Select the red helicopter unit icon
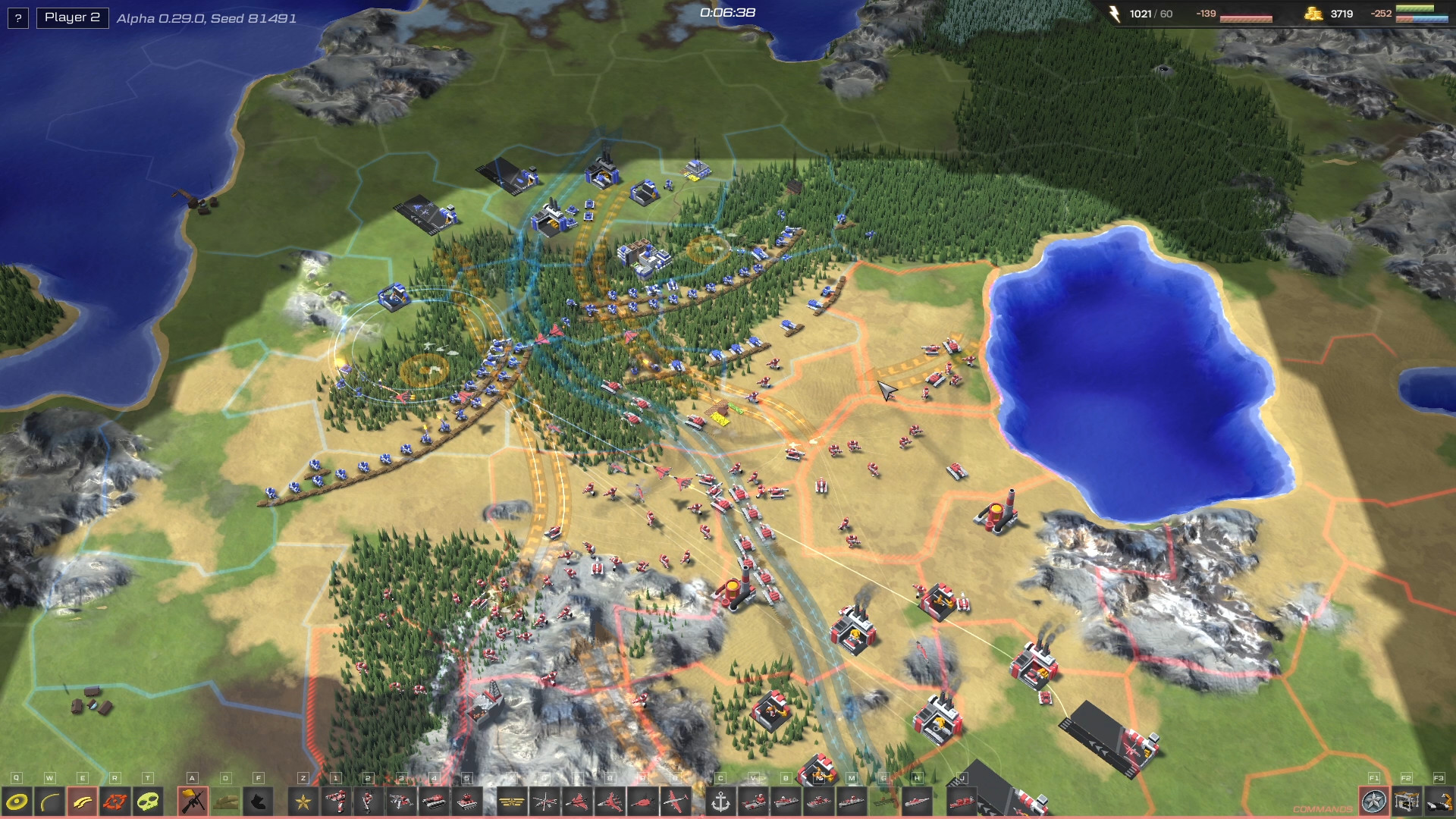 click(544, 801)
